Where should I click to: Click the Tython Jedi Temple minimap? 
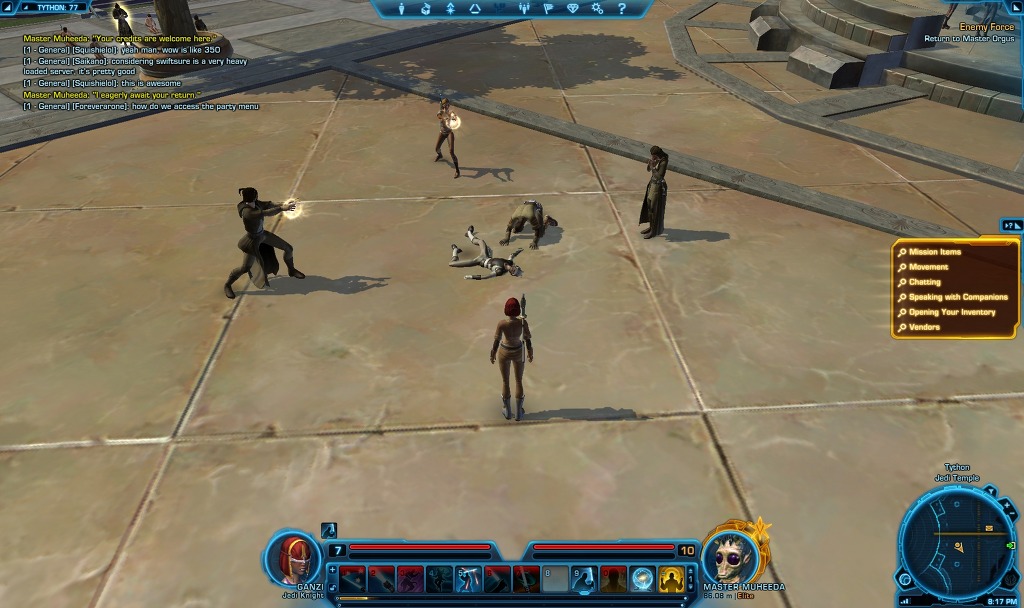(956, 545)
